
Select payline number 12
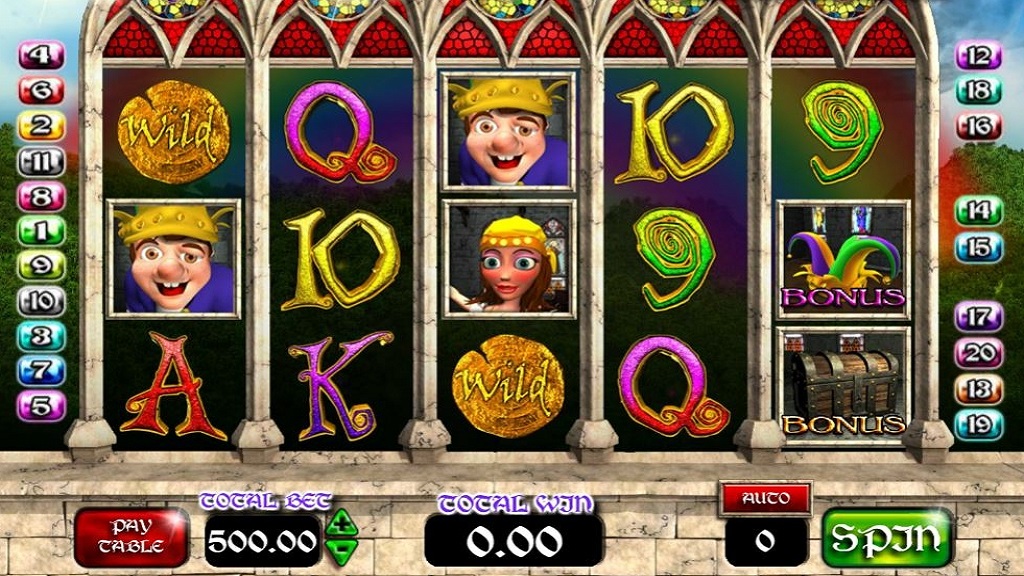pos(978,56)
